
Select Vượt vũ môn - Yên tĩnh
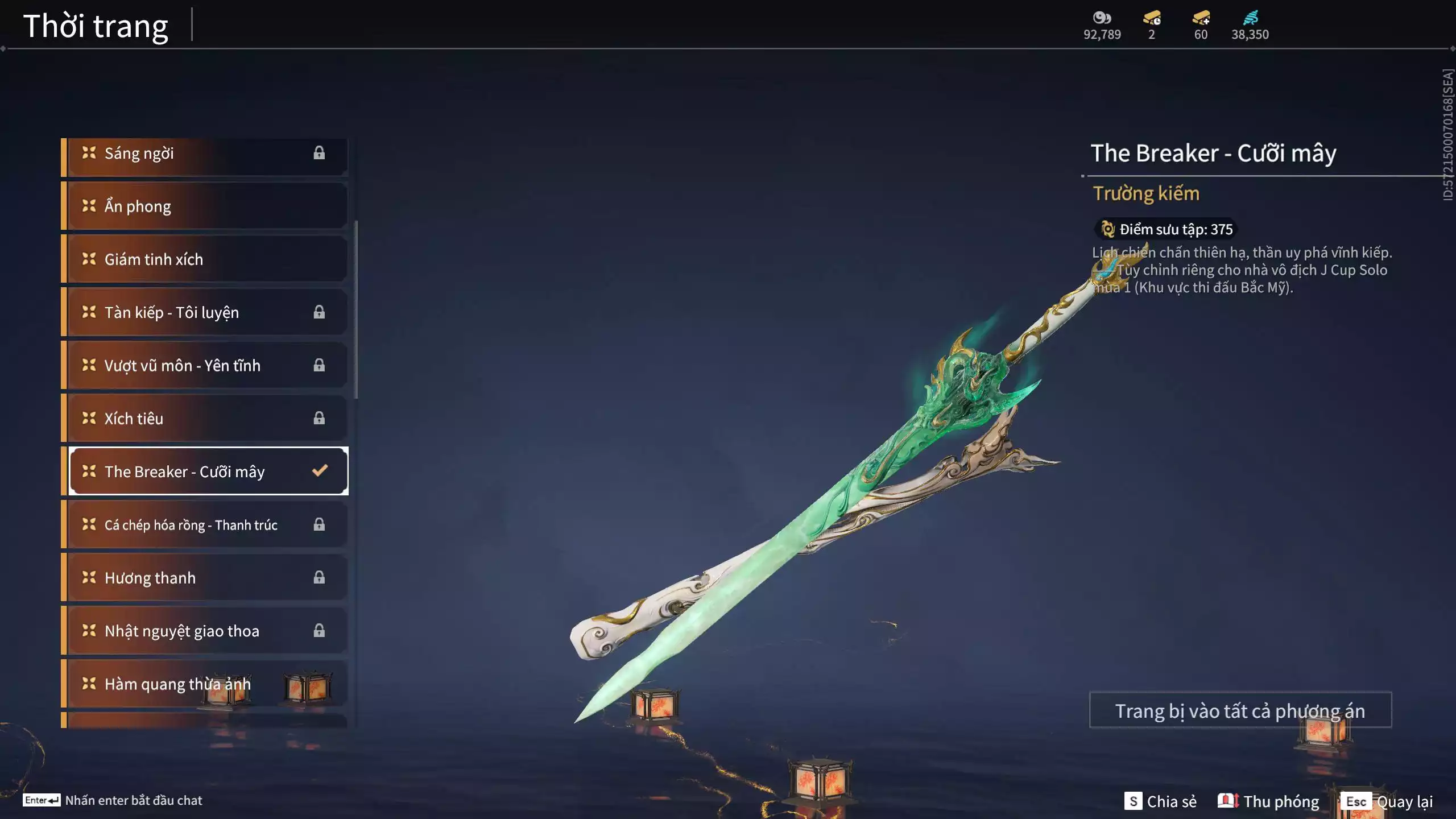pos(205,365)
